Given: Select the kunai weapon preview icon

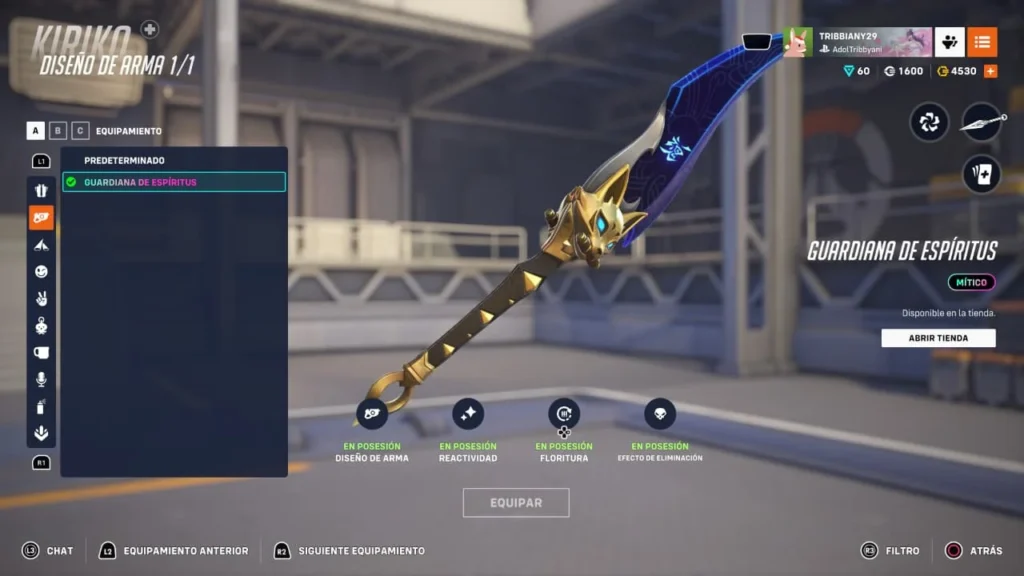Looking at the screenshot, I should point(981,122).
